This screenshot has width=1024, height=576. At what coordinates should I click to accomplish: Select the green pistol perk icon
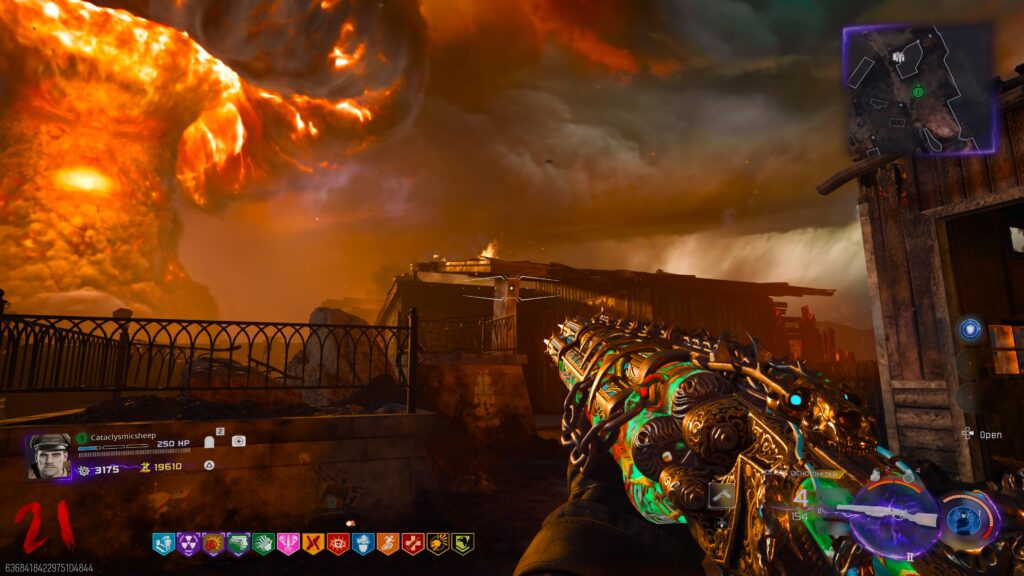pos(238,543)
